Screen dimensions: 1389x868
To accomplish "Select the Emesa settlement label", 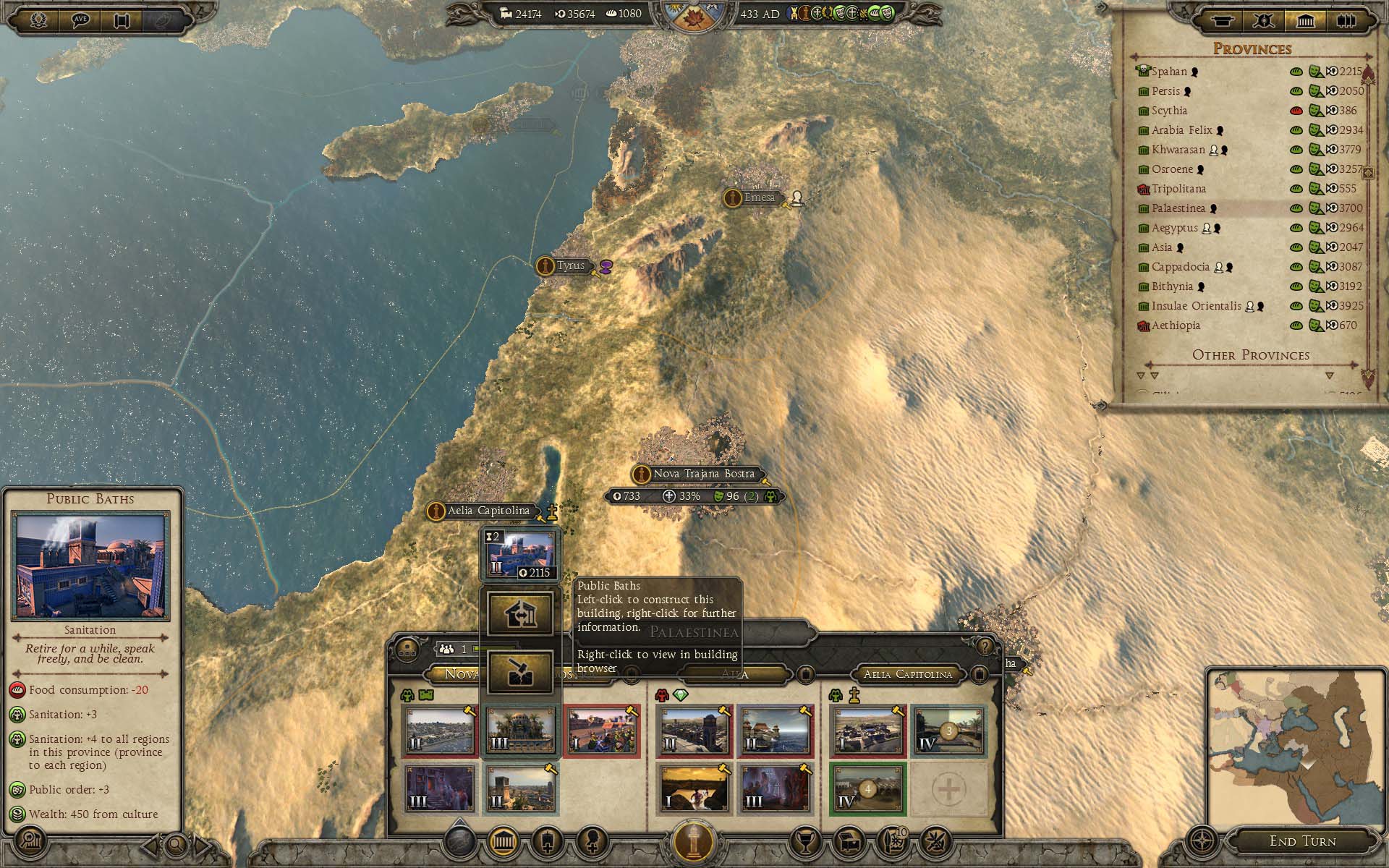I will (x=759, y=197).
